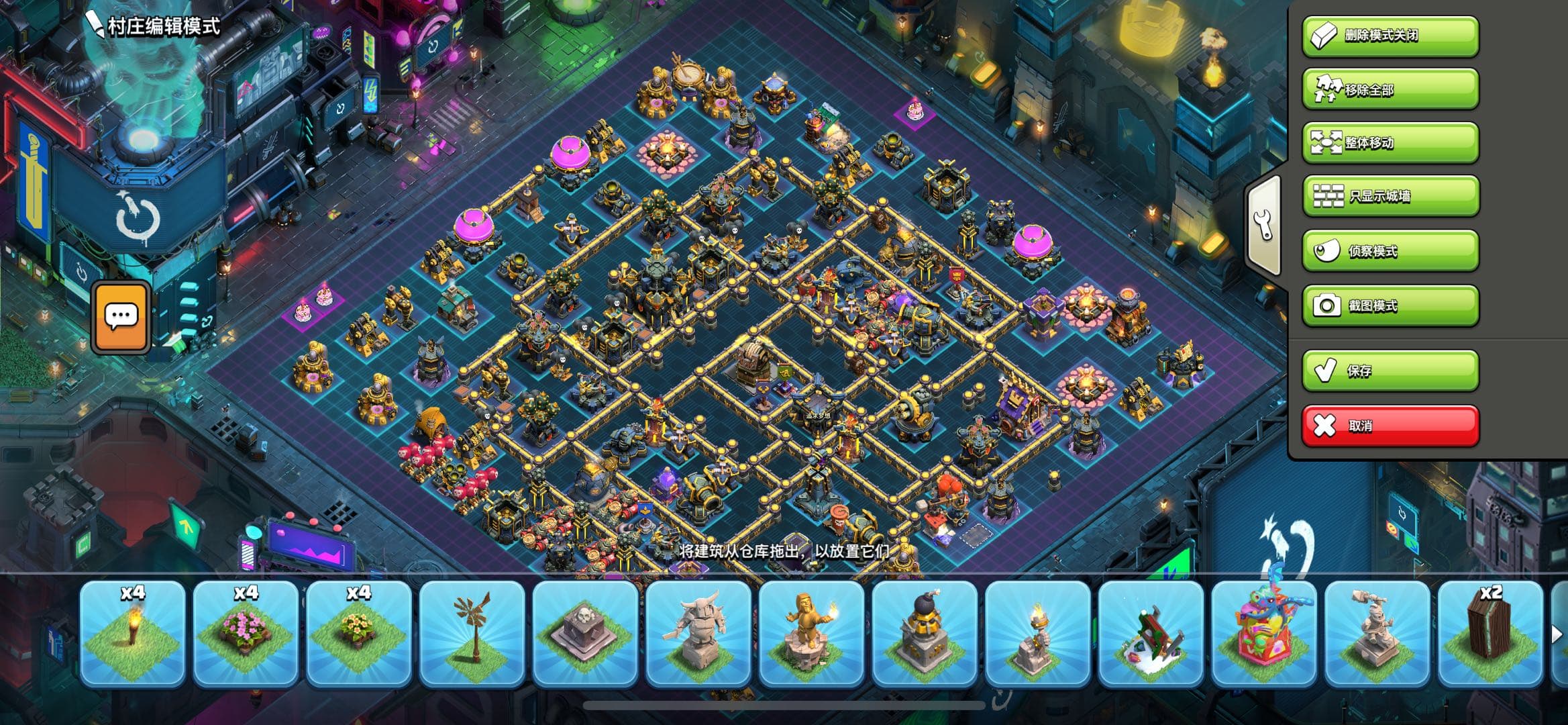Select the skull tombstone decoration slot

pos(584,634)
